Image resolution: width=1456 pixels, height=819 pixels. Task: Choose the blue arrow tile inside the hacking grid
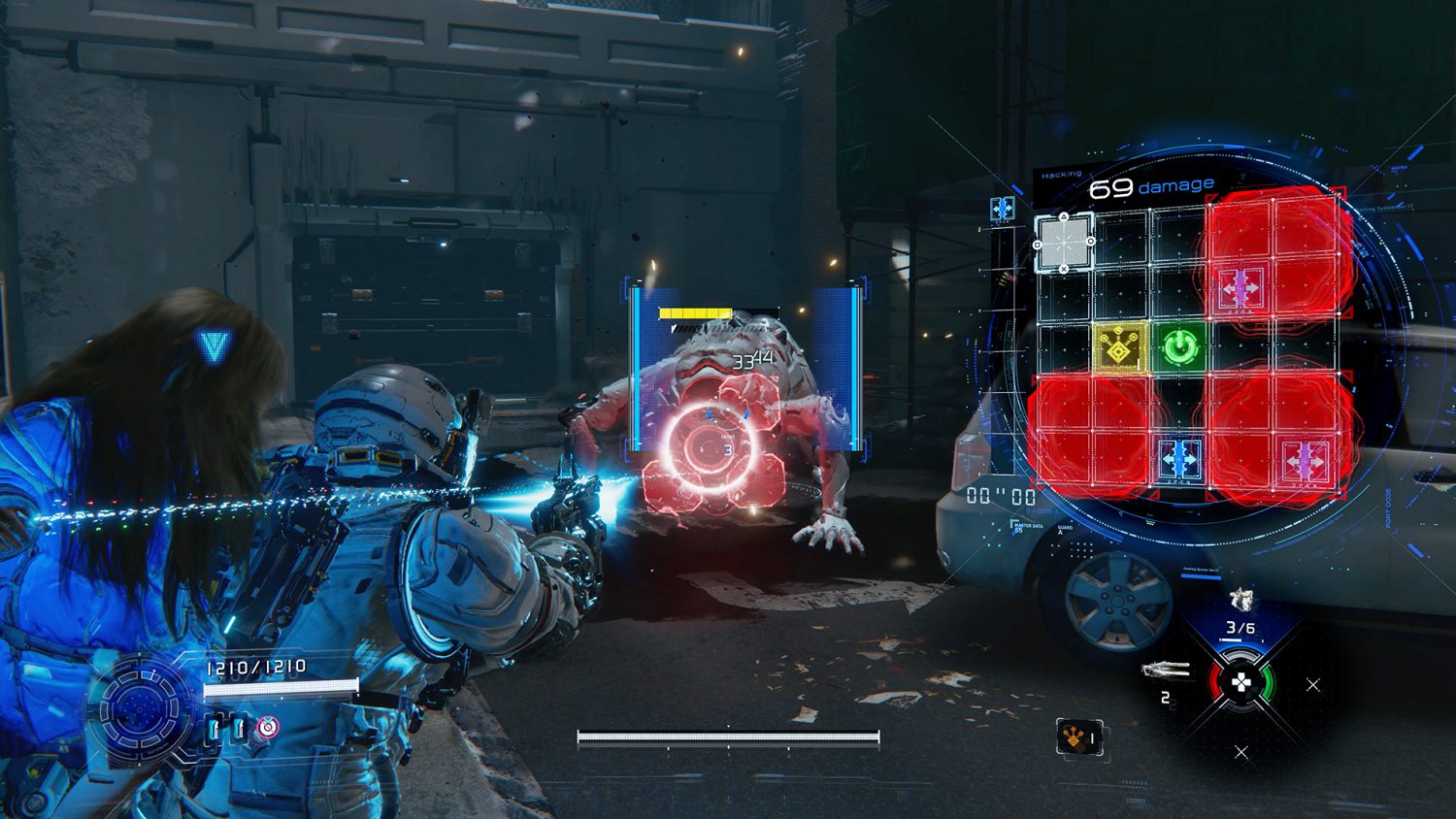[1180, 456]
